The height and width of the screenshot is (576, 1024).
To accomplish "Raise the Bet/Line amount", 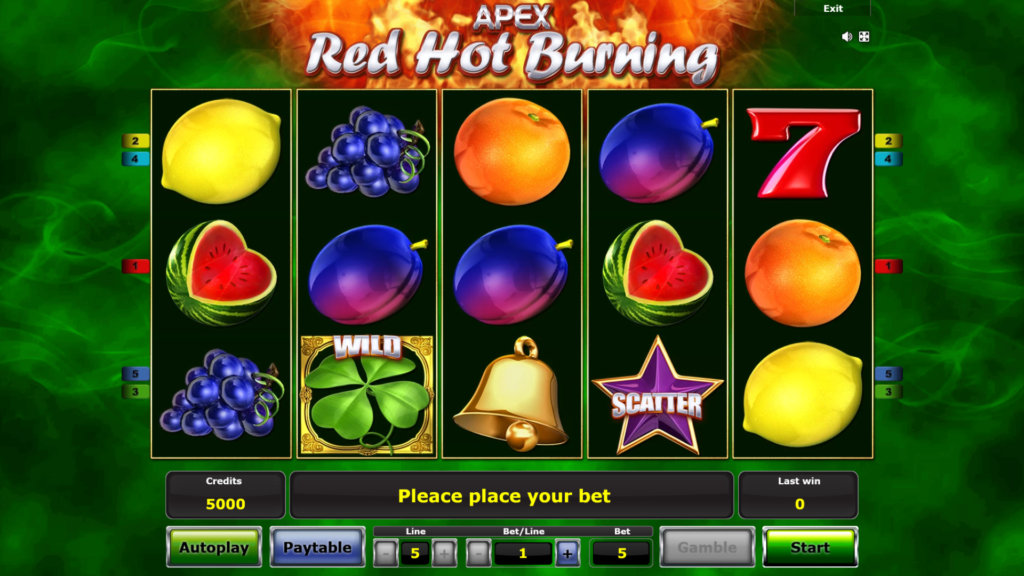I will click(x=567, y=553).
